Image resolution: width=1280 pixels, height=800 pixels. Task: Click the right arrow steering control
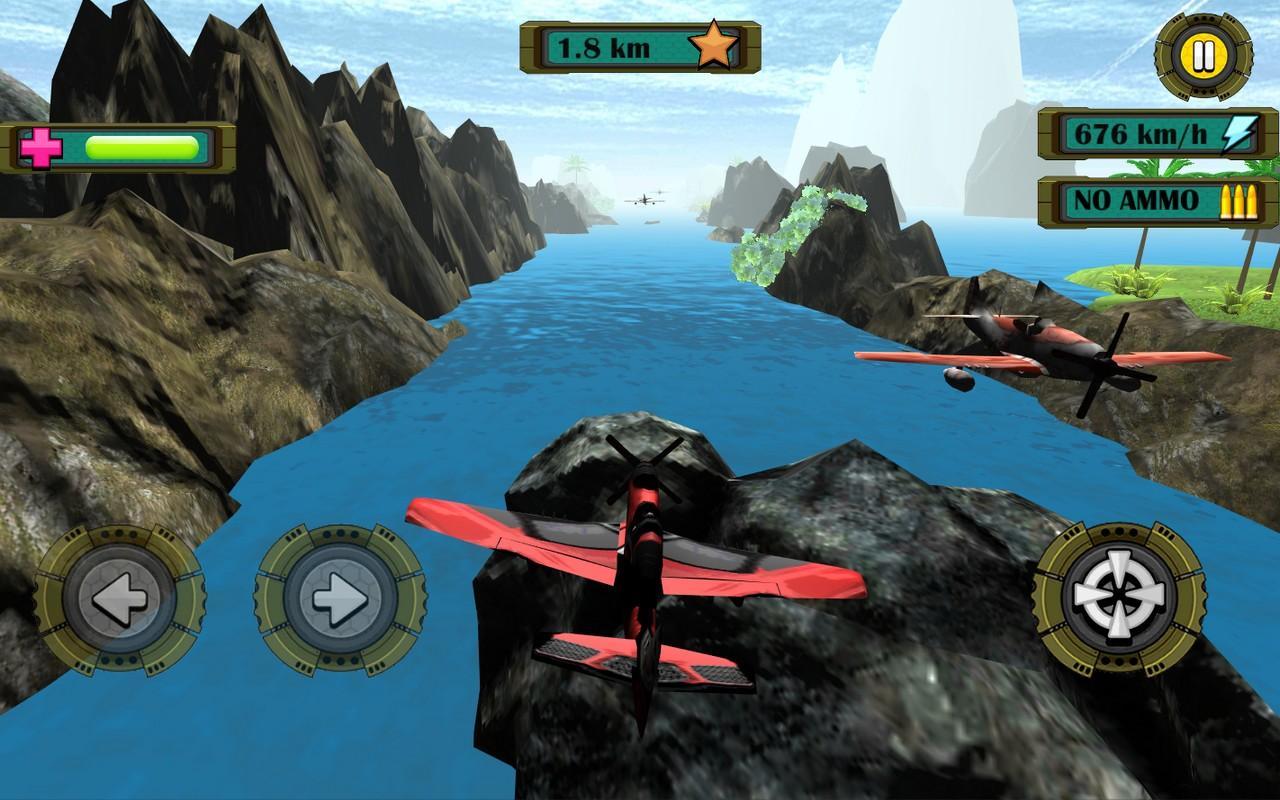[x=340, y=598]
